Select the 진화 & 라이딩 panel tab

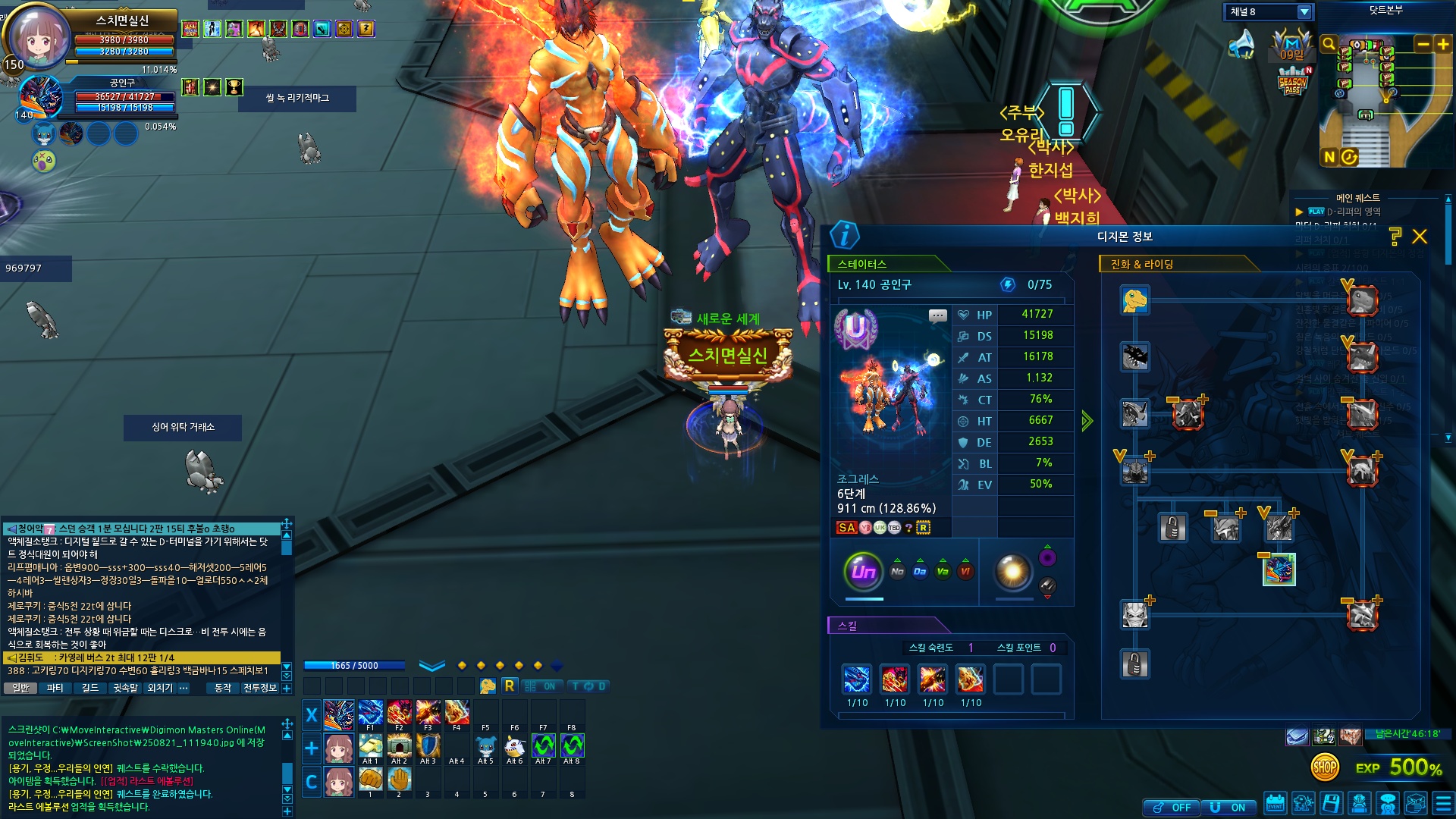tap(1141, 264)
